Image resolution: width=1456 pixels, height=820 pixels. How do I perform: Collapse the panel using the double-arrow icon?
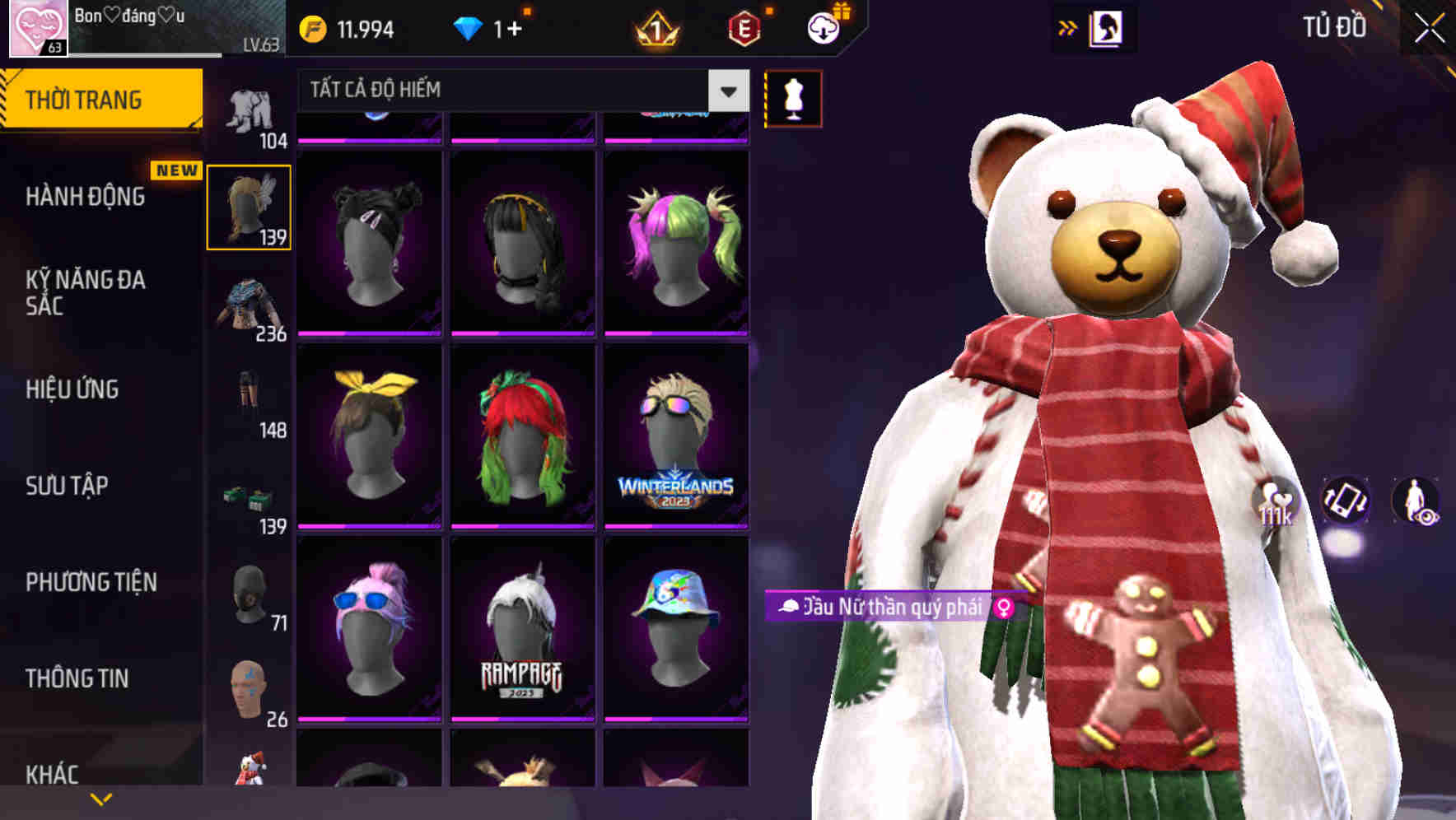click(1068, 27)
